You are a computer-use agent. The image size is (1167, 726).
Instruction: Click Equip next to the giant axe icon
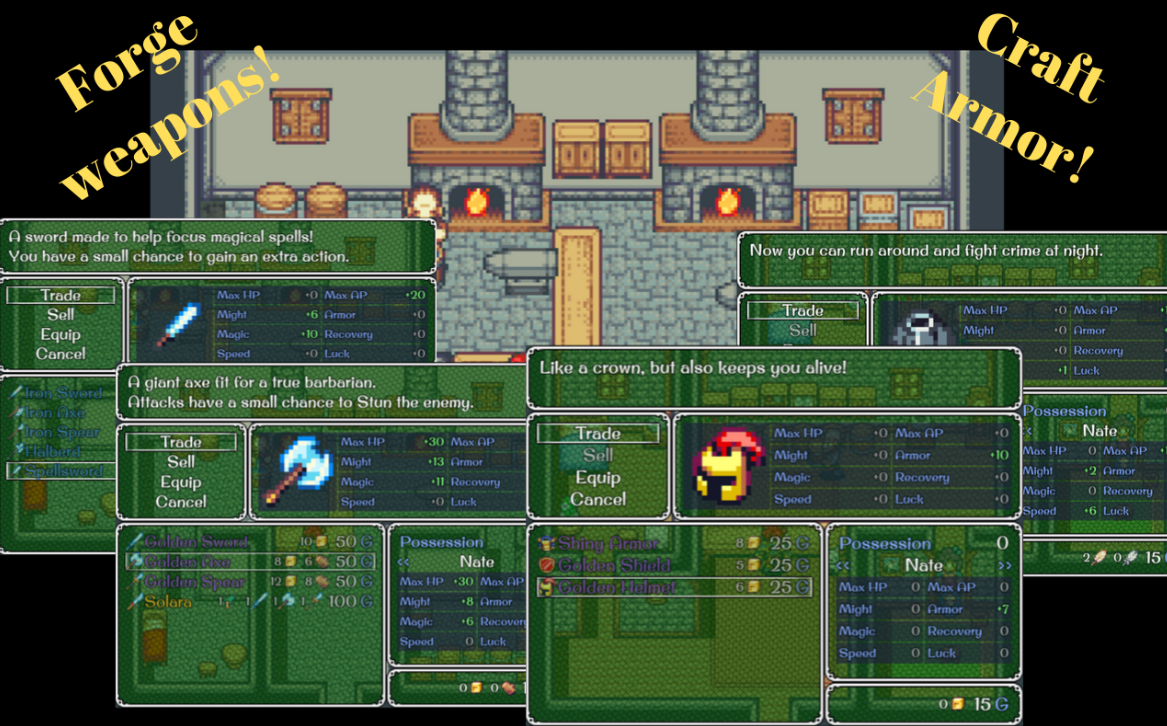(181, 482)
